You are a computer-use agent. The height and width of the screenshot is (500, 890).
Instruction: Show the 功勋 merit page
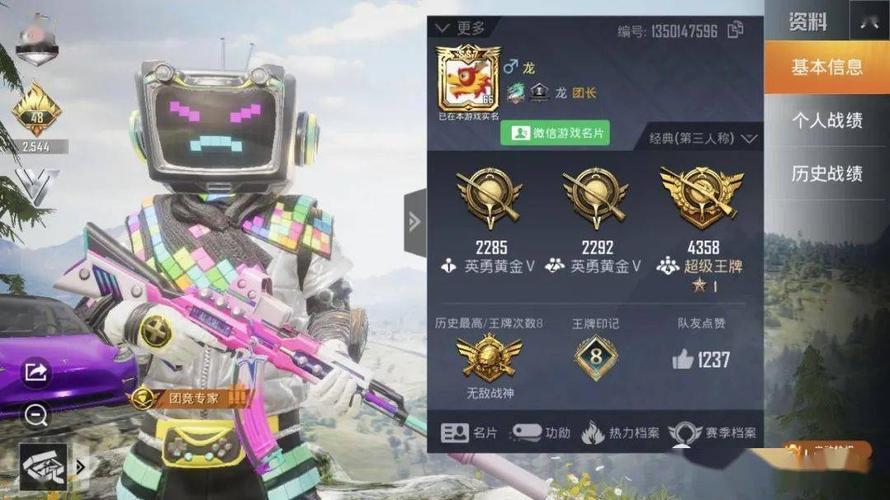point(541,433)
